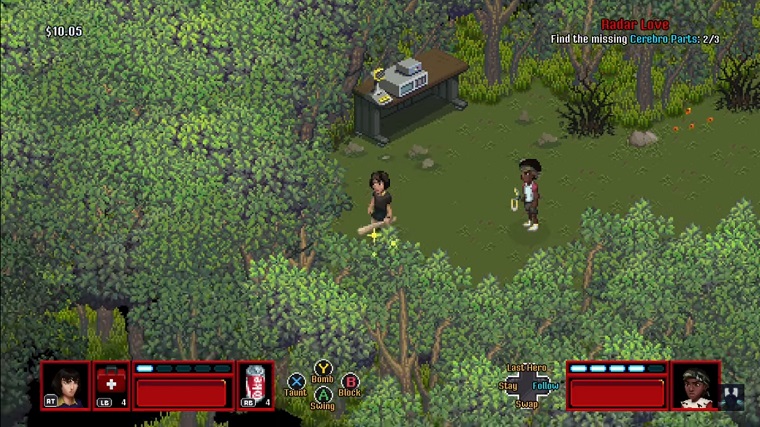Use the soda can item slot
The width and height of the screenshot is (760, 427).
[x=256, y=385]
